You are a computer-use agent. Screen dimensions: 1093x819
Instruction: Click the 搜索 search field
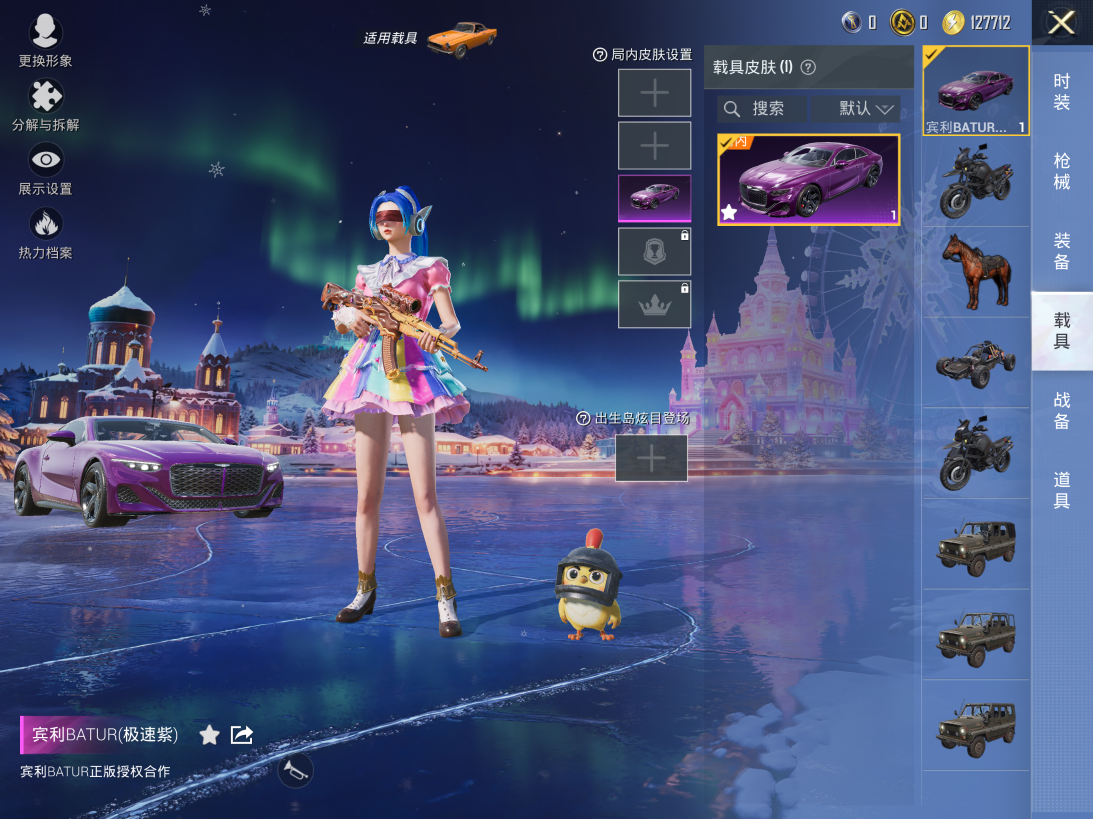point(762,109)
